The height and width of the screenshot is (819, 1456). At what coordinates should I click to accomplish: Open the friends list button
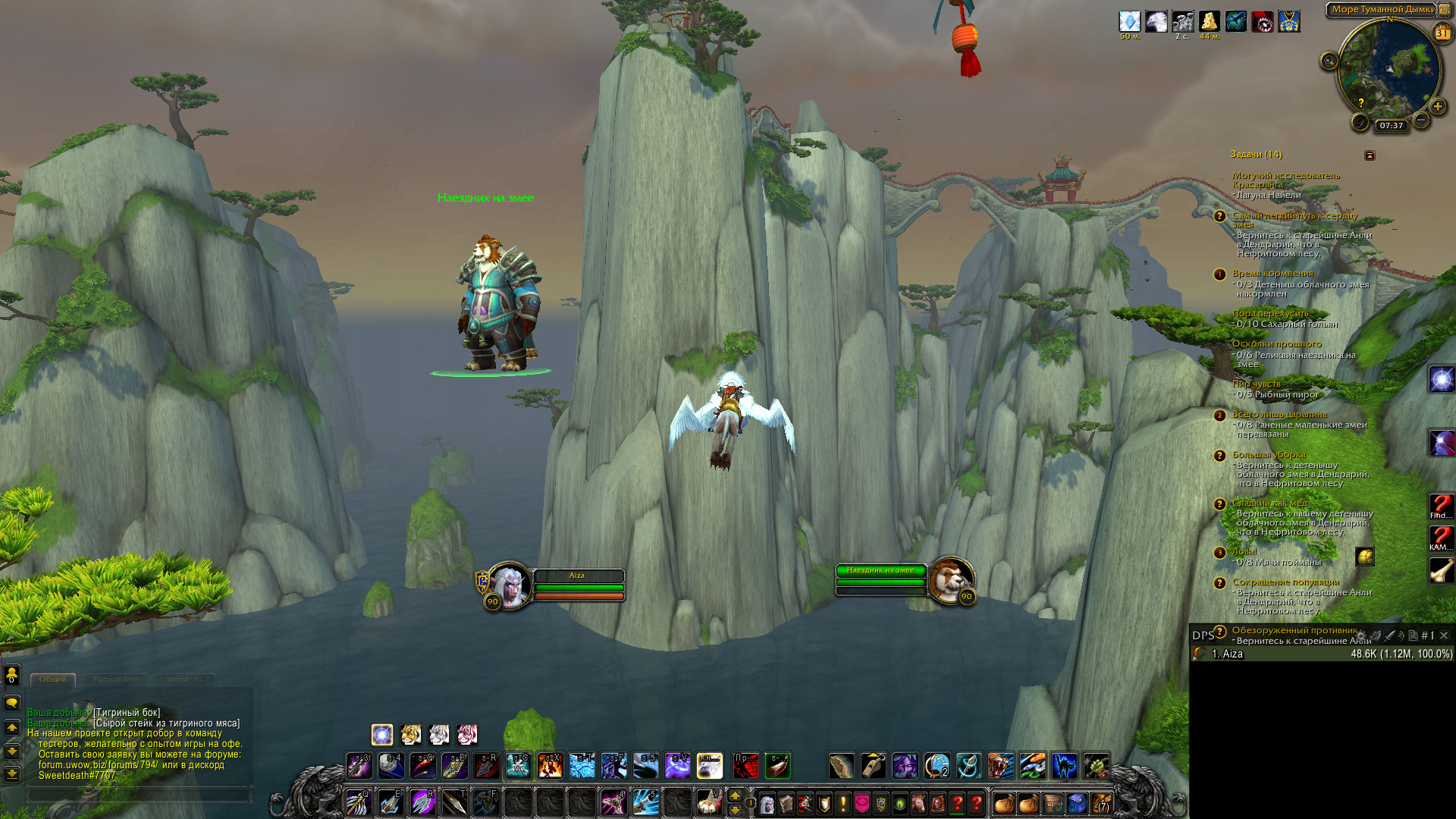[12, 675]
